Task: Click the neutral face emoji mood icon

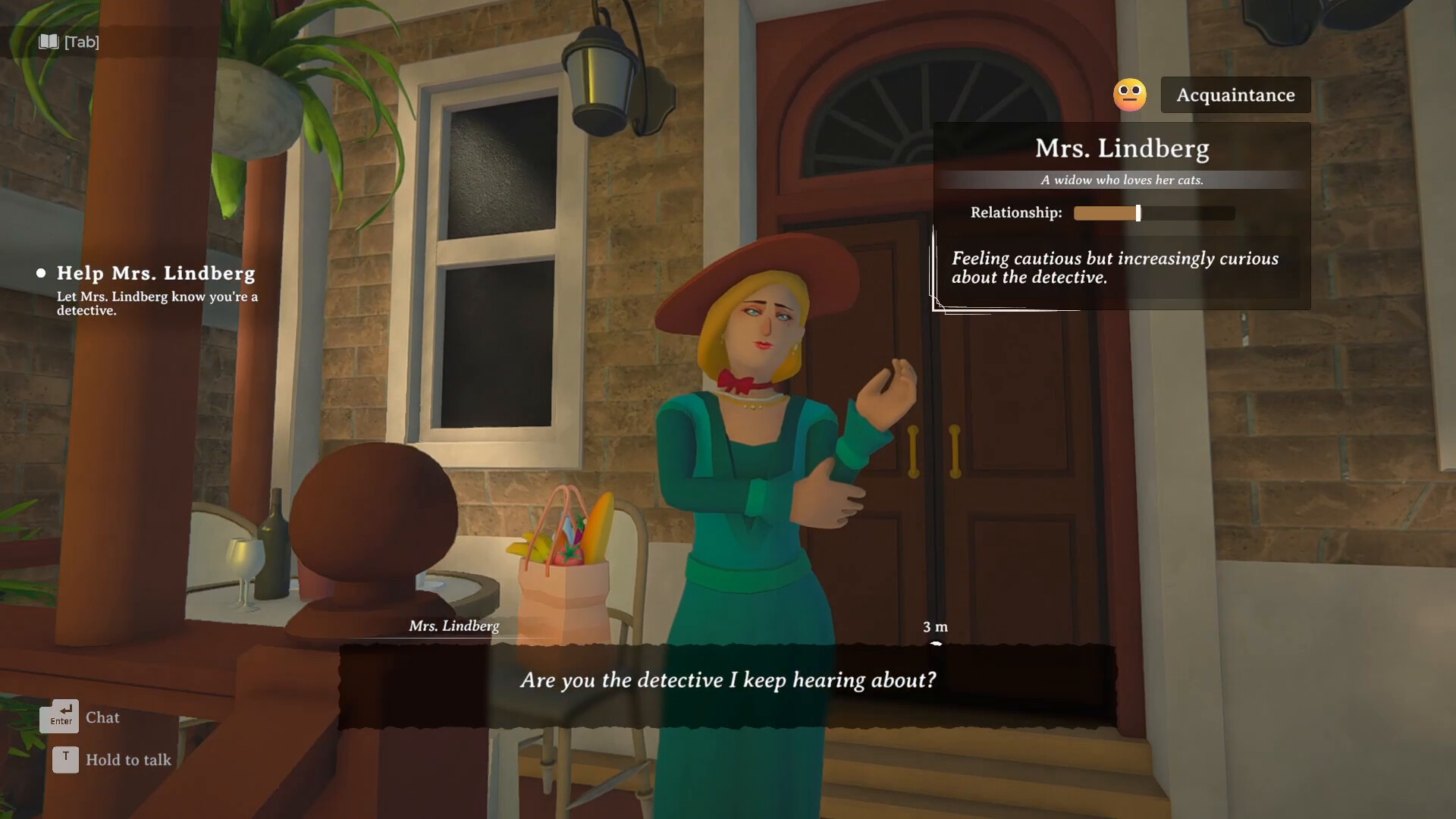Action: click(1129, 94)
